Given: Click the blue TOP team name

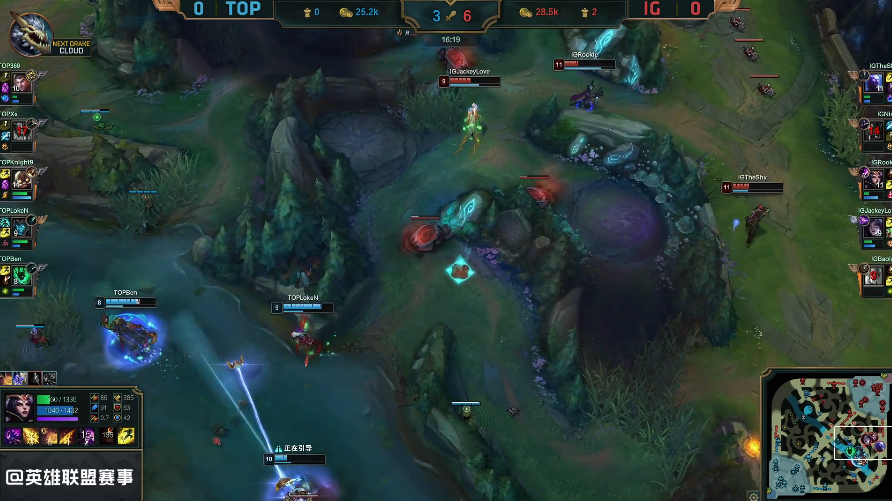Looking at the screenshot, I should (242, 10).
